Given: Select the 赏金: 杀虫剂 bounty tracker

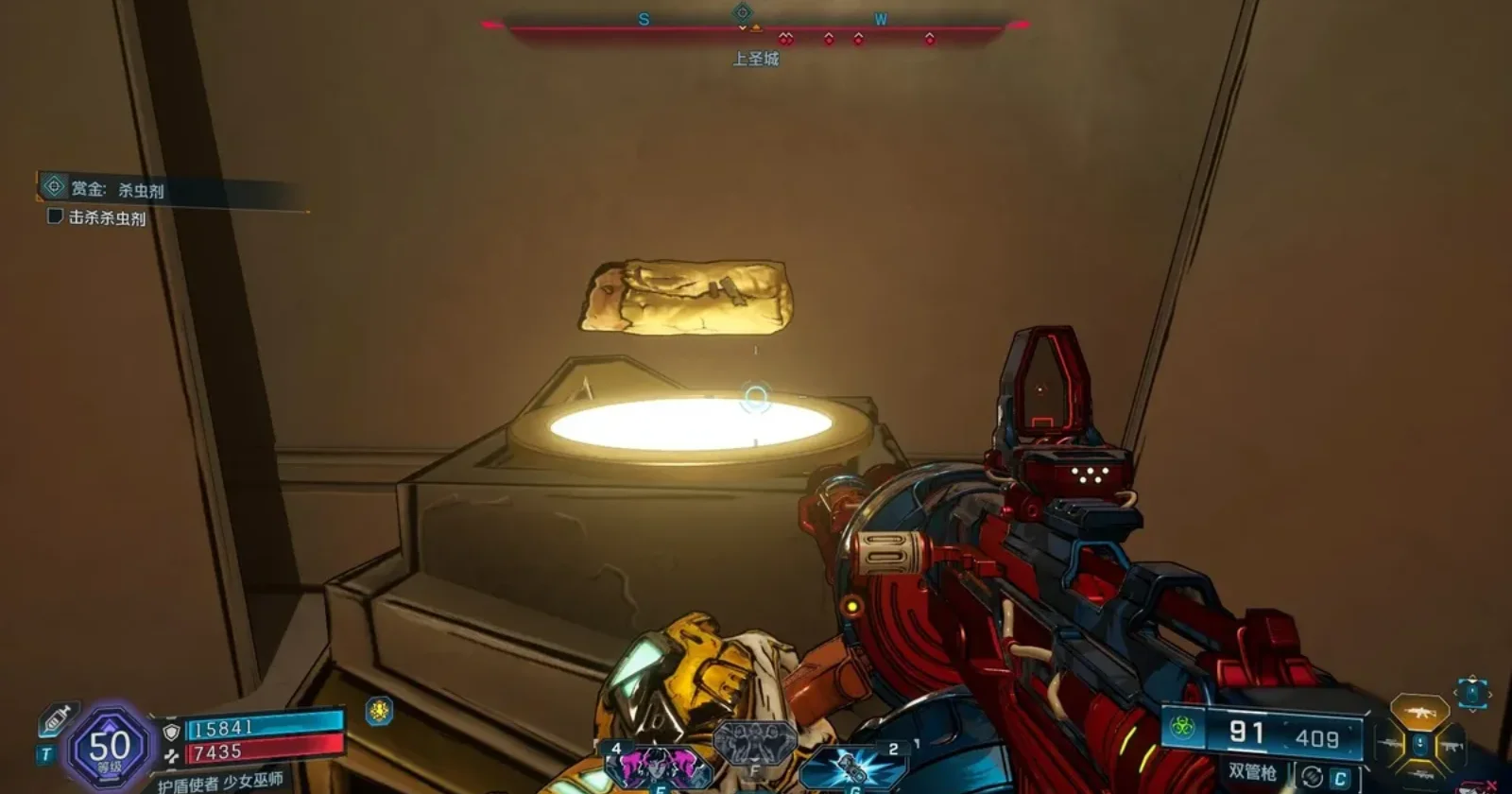Looking at the screenshot, I should pyautogui.click(x=118, y=189).
